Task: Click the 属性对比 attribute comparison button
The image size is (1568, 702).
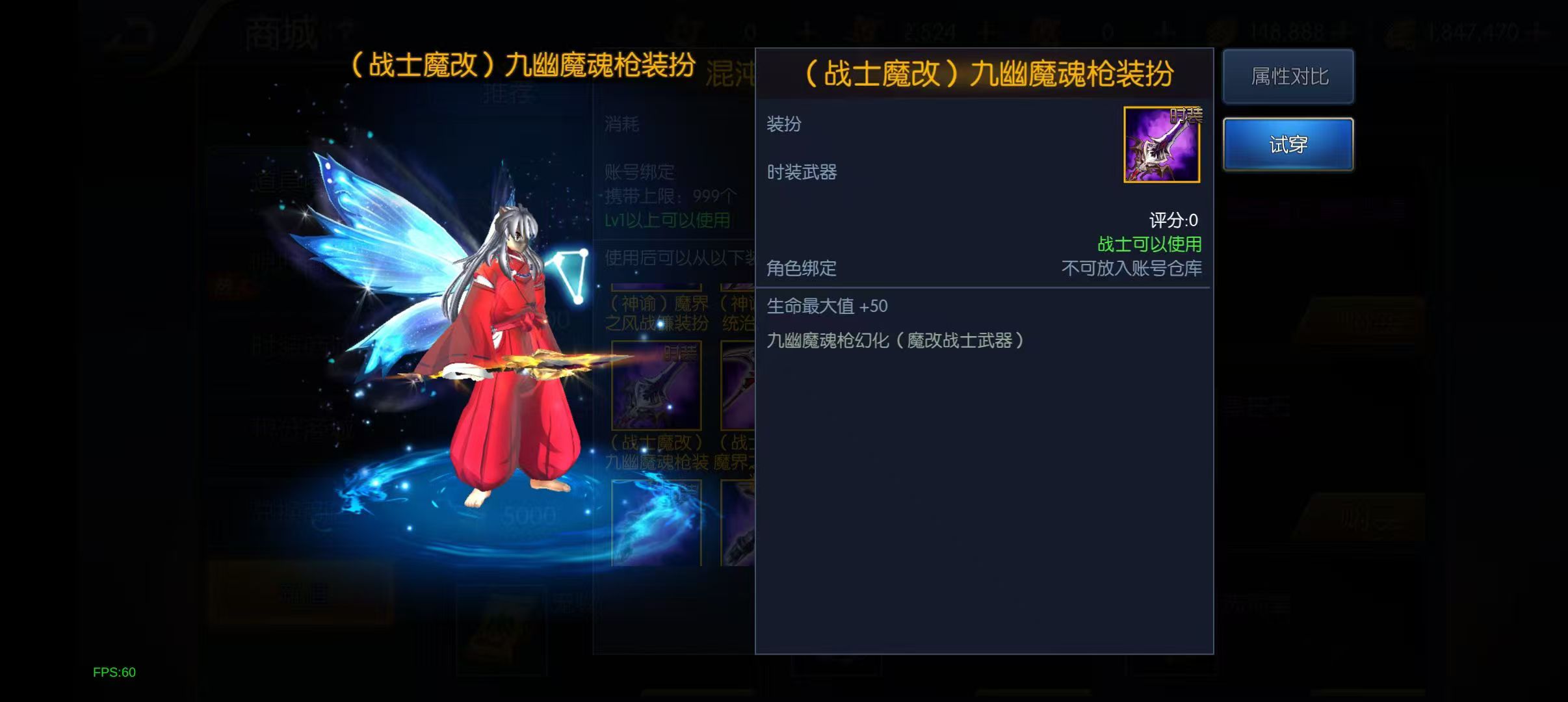Action: pos(1288,76)
